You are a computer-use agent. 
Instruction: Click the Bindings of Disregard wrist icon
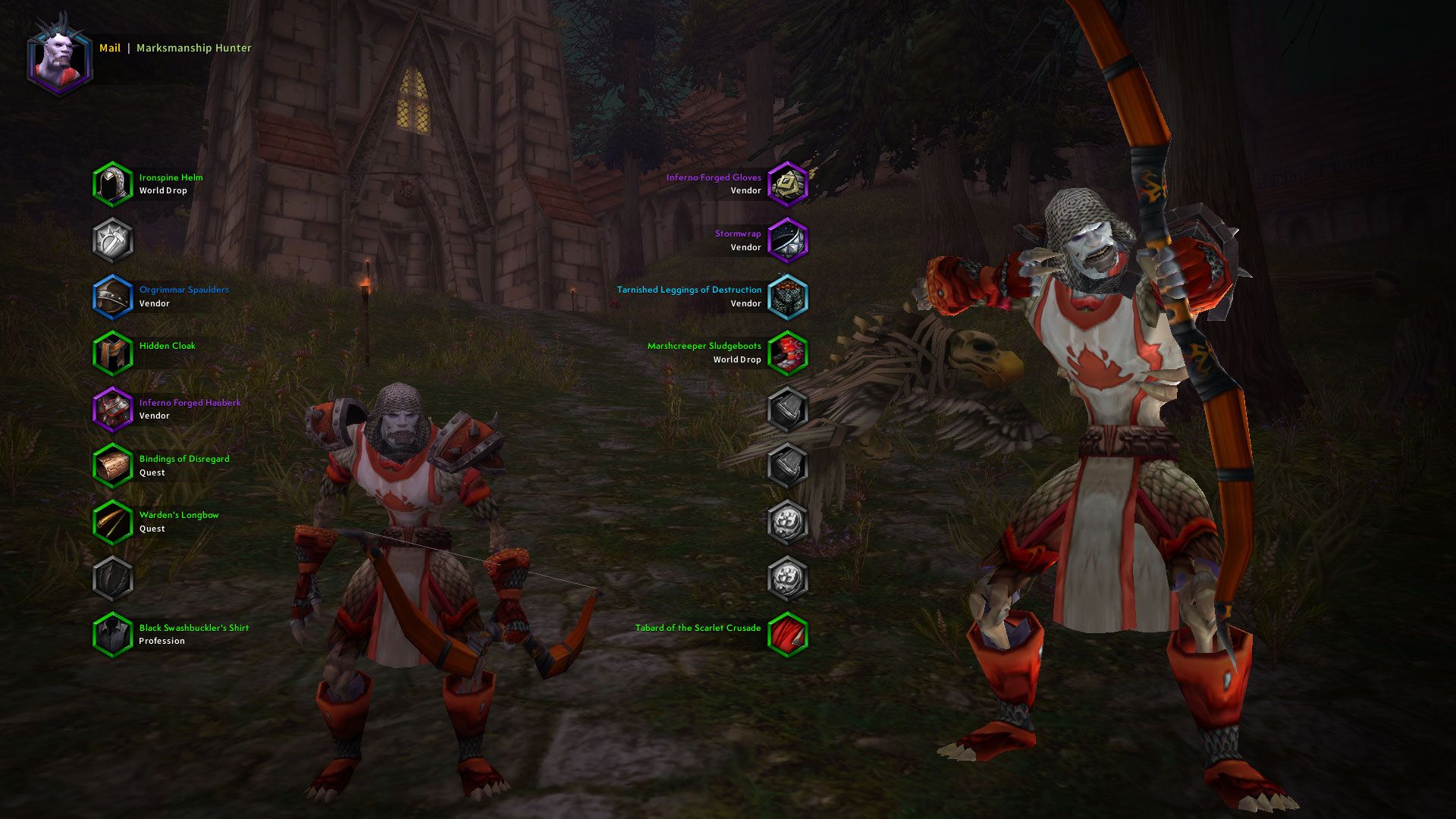click(114, 465)
